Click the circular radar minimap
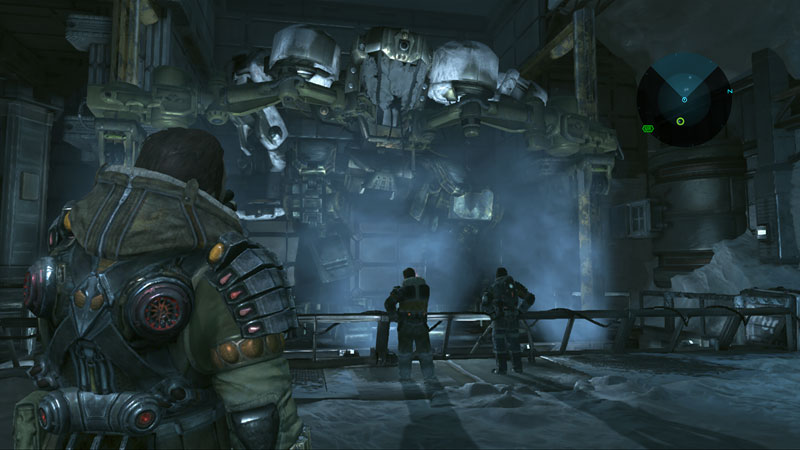The height and width of the screenshot is (450, 800). point(684,99)
